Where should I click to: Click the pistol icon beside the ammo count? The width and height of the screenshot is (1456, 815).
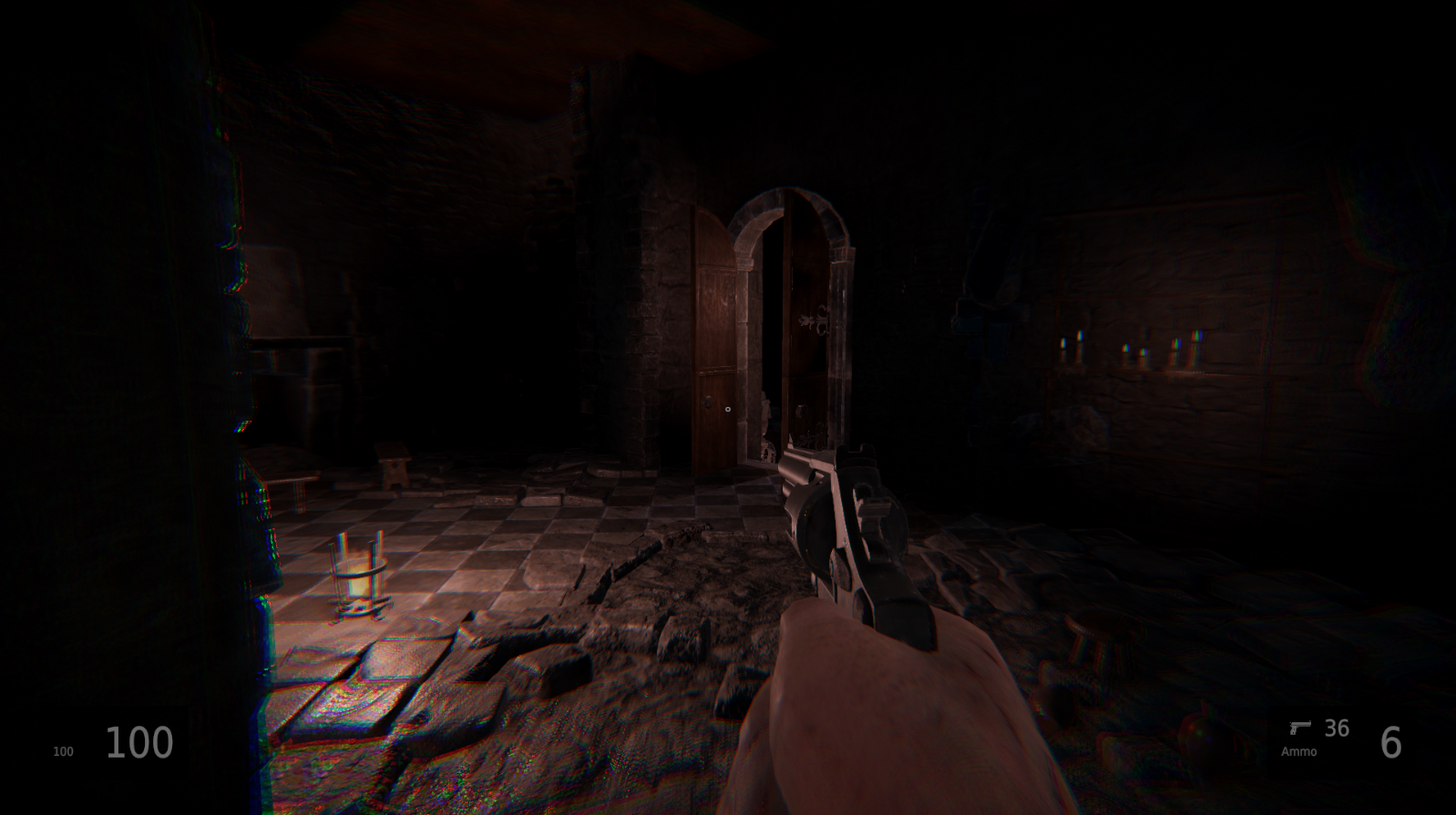tap(1300, 727)
